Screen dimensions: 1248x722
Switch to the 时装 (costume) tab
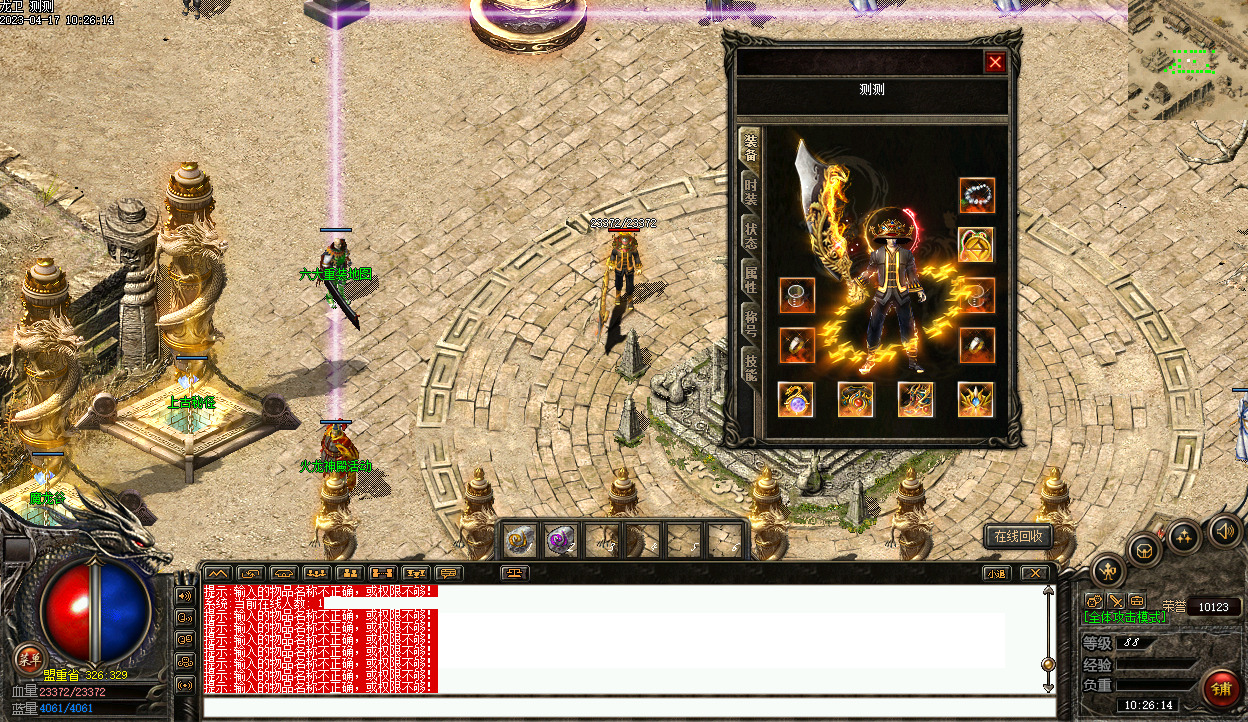point(750,190)
